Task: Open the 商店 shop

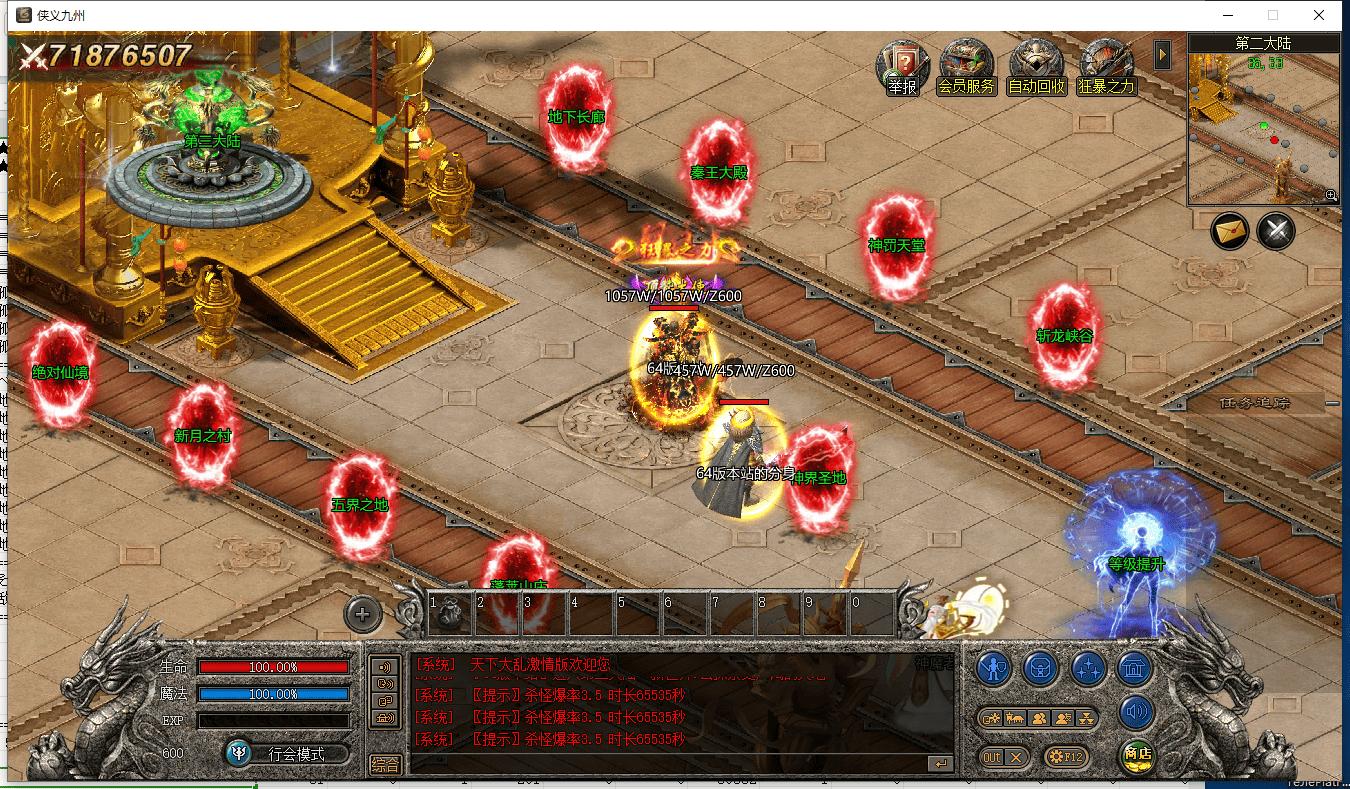Action: click(1135, 756)
